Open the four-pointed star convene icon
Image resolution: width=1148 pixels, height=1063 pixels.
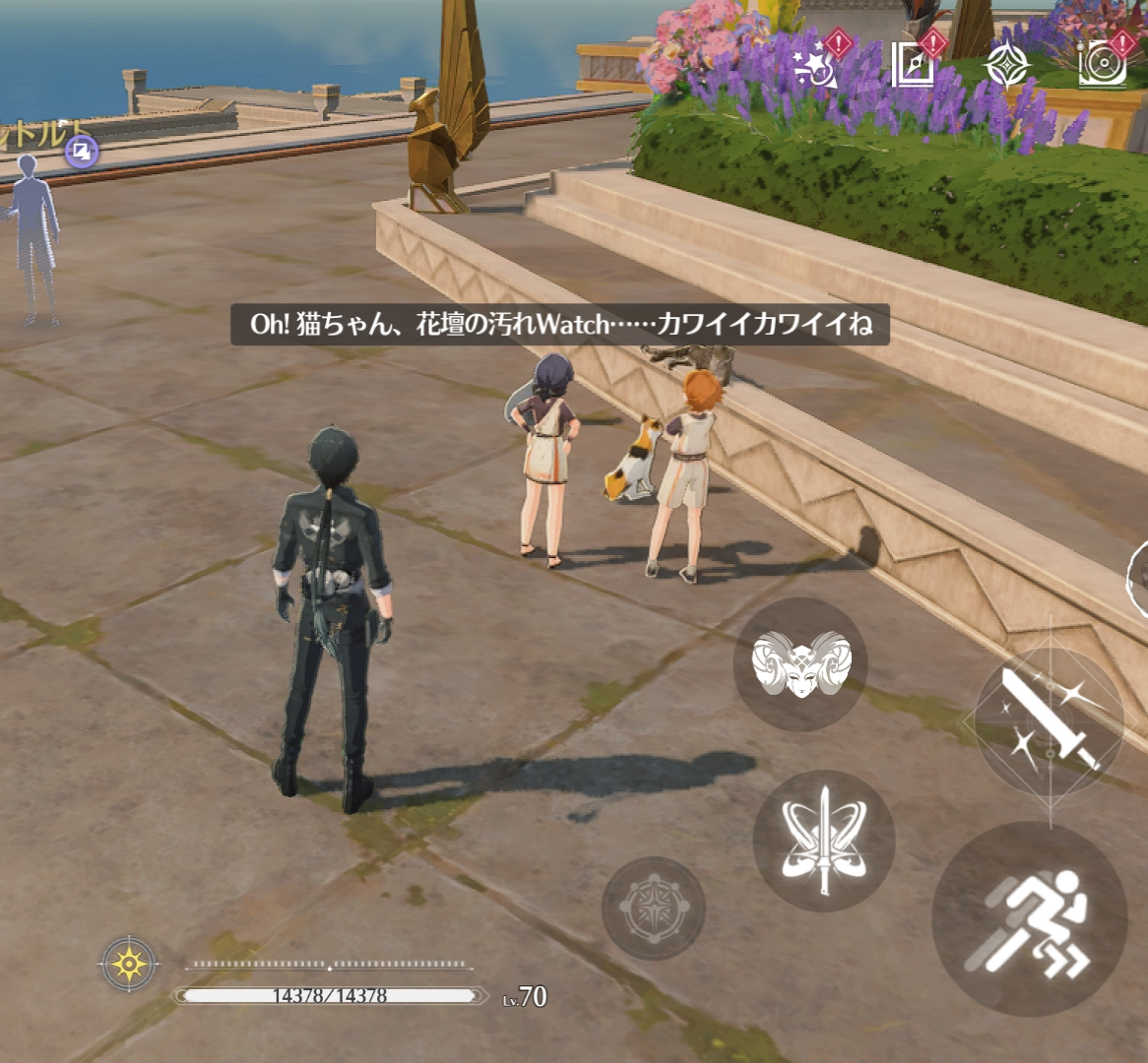(1007, 65)
